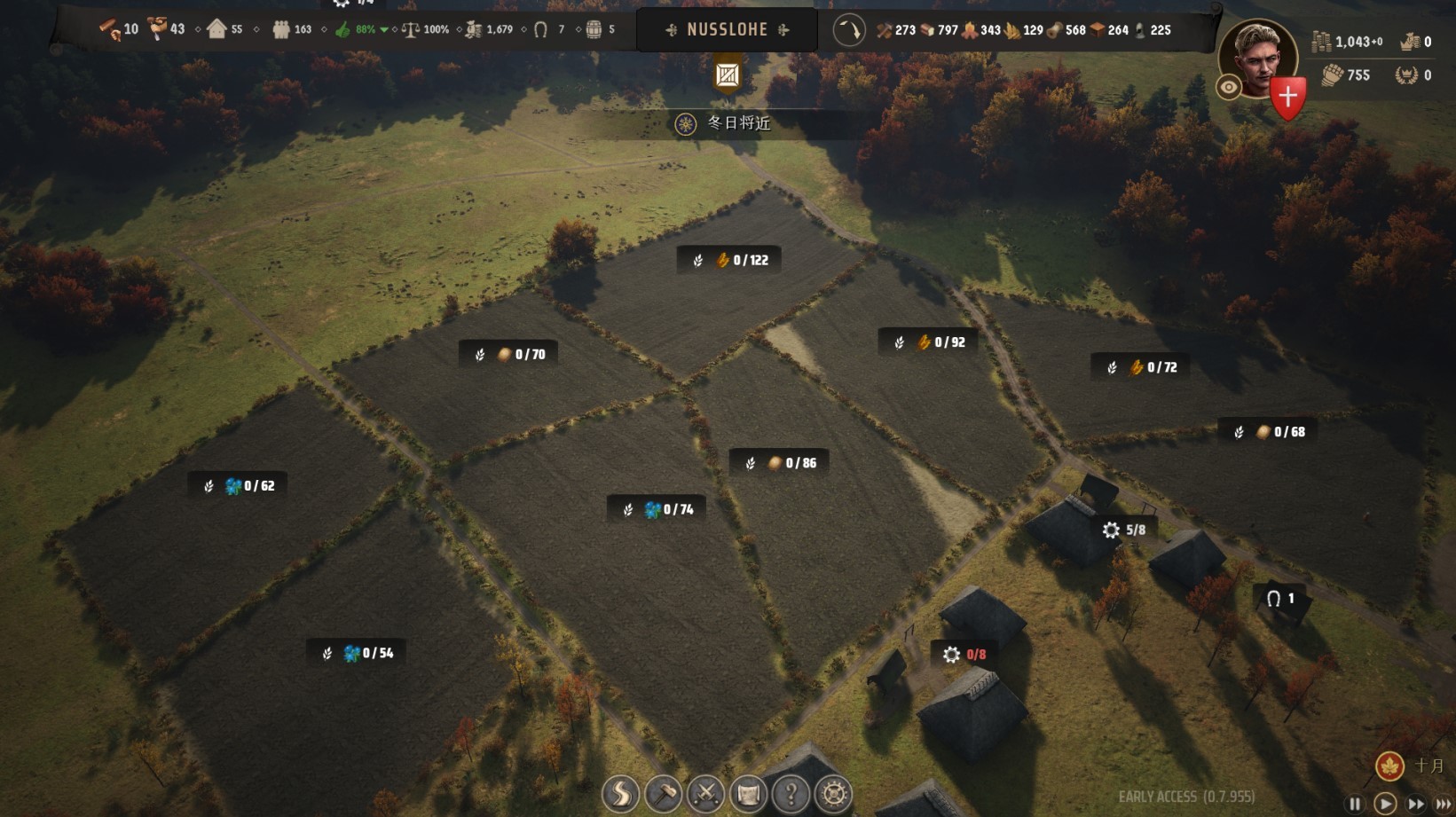Screen dimensions: 1456x817
Task: Open the road construction tool
Action: 620,794
